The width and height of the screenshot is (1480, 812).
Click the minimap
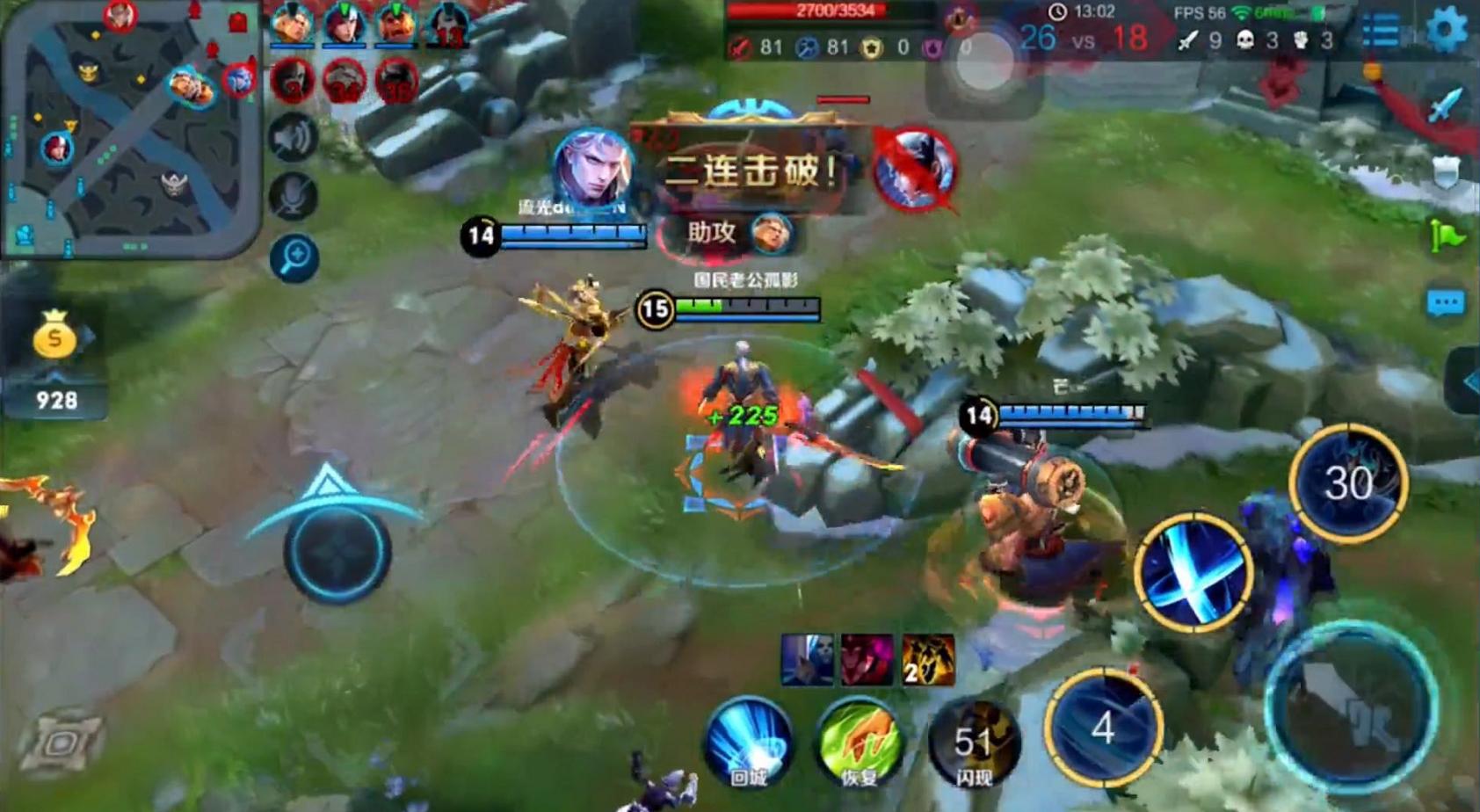click(x=132, y=132)
